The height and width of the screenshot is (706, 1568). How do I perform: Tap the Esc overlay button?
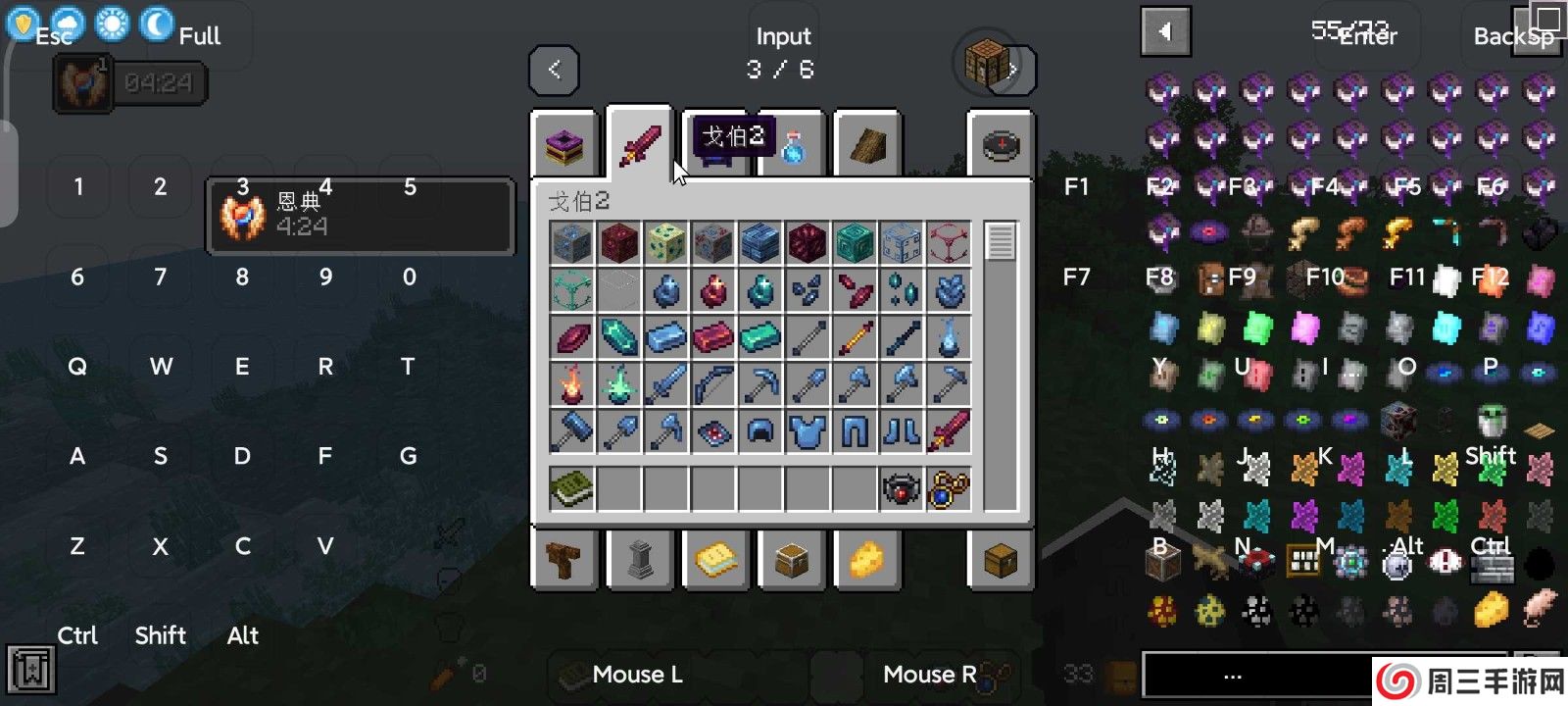click(55, 36)
